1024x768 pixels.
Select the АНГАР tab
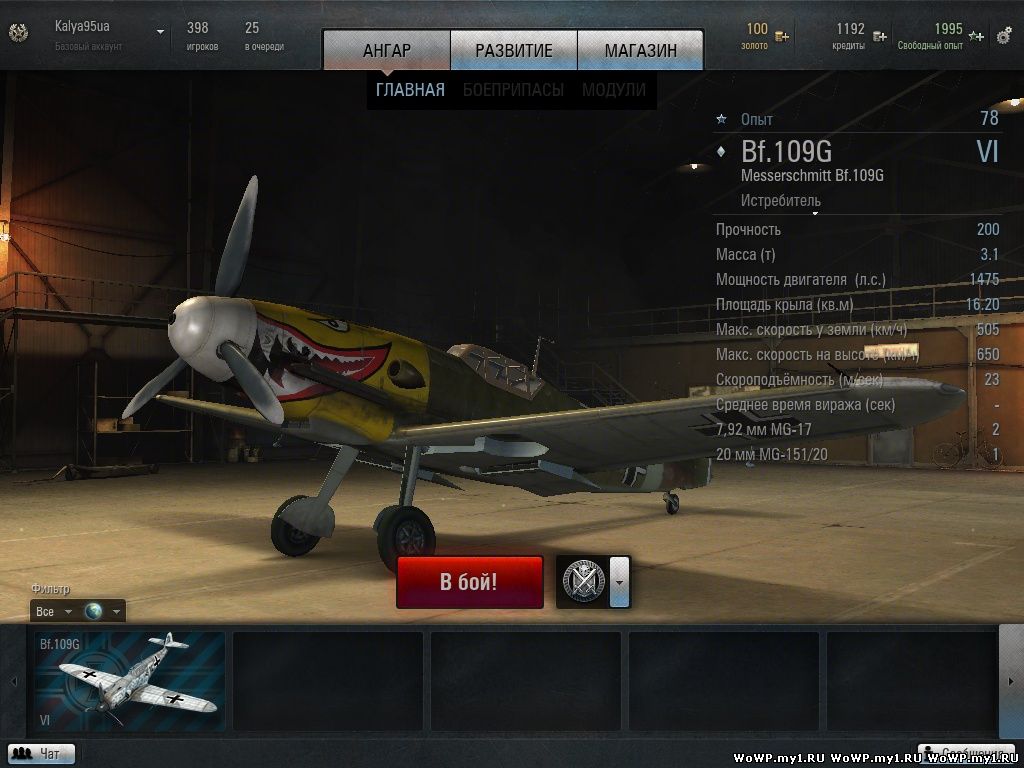pos(387,50)
